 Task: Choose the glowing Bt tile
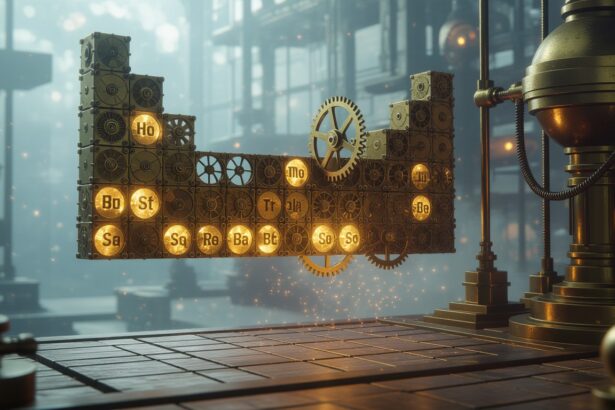click(x=268, y=239)
